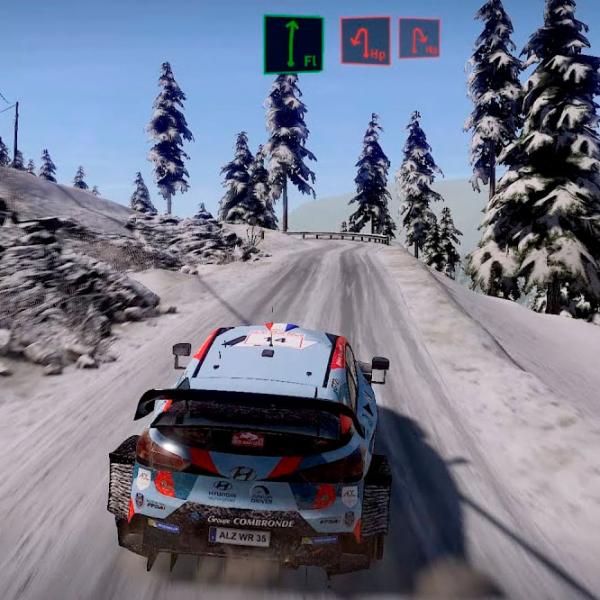Click the green straight-arrow pace note
600x600 pixels.
(293, 44)
